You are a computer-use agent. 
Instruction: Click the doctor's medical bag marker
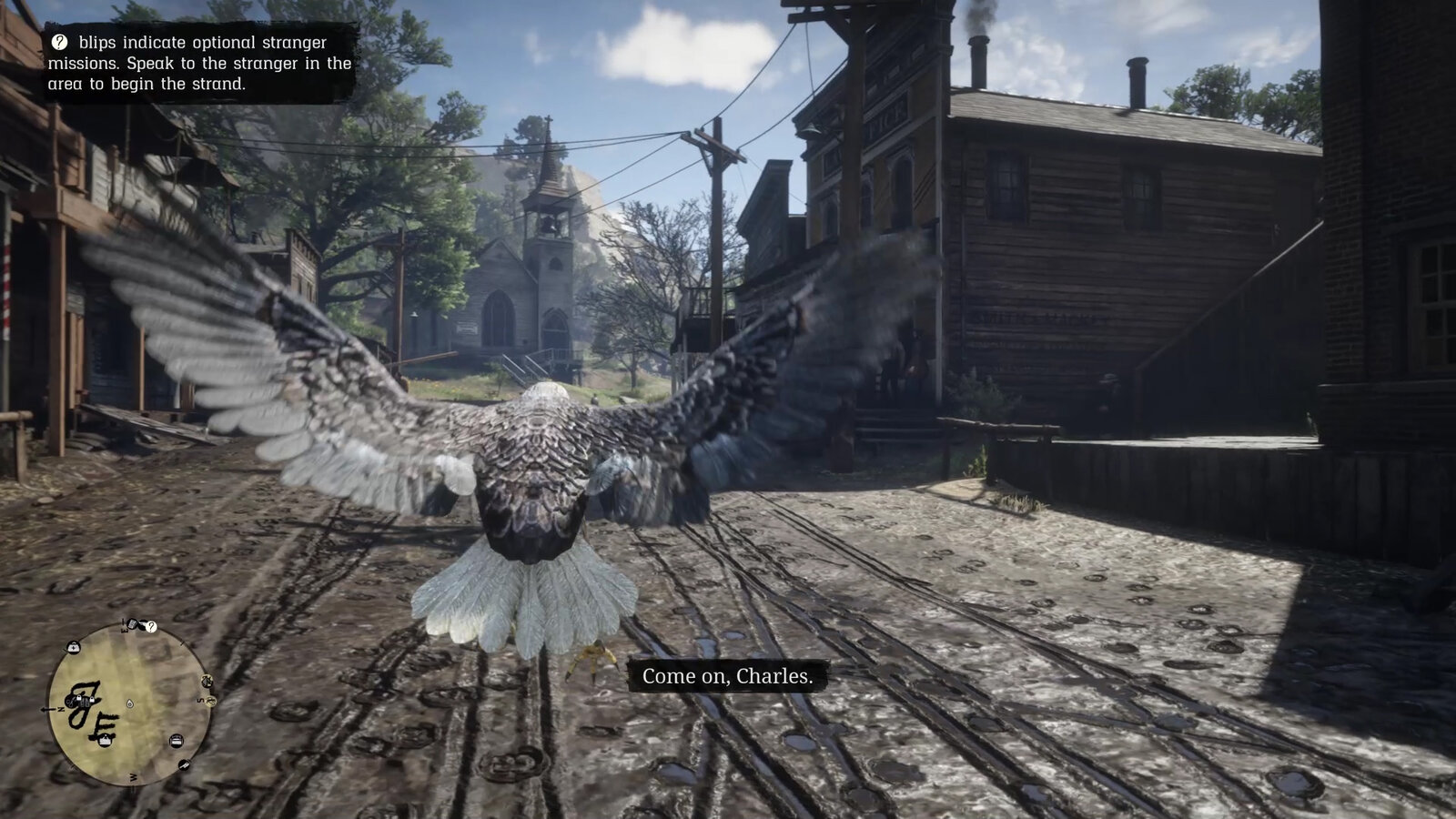coord(74,647)
